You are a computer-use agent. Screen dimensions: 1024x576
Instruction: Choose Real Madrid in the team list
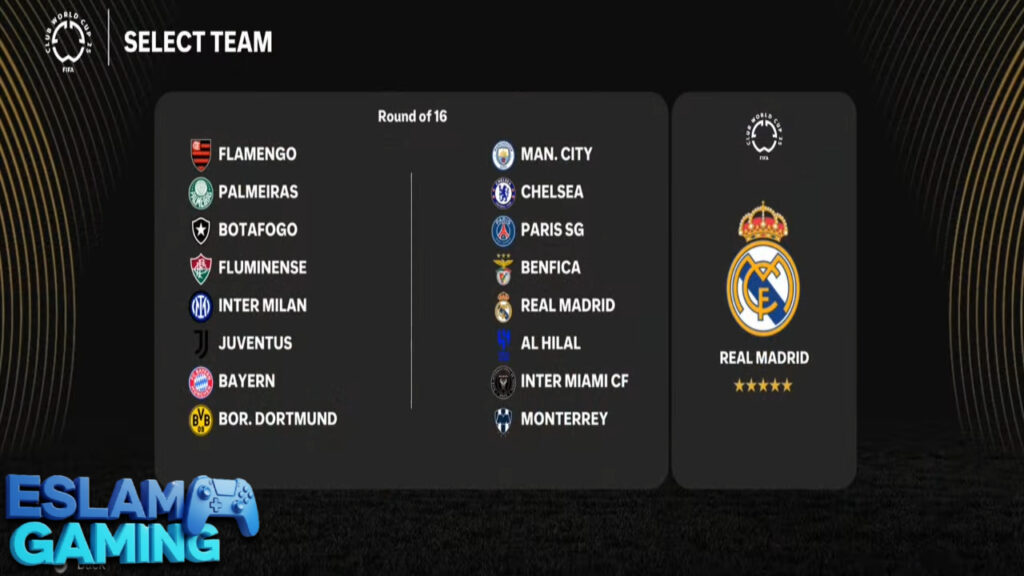click(567, 305)
